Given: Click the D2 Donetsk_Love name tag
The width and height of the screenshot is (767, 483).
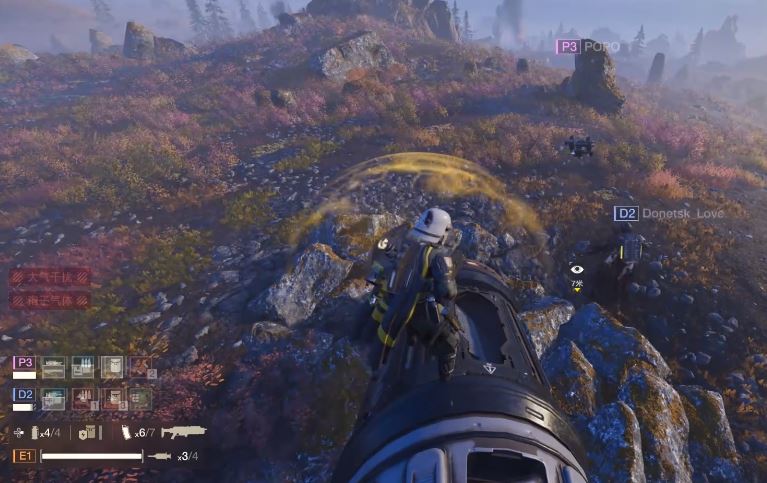Looking at the screenshot, I should [x=666, y=213].
